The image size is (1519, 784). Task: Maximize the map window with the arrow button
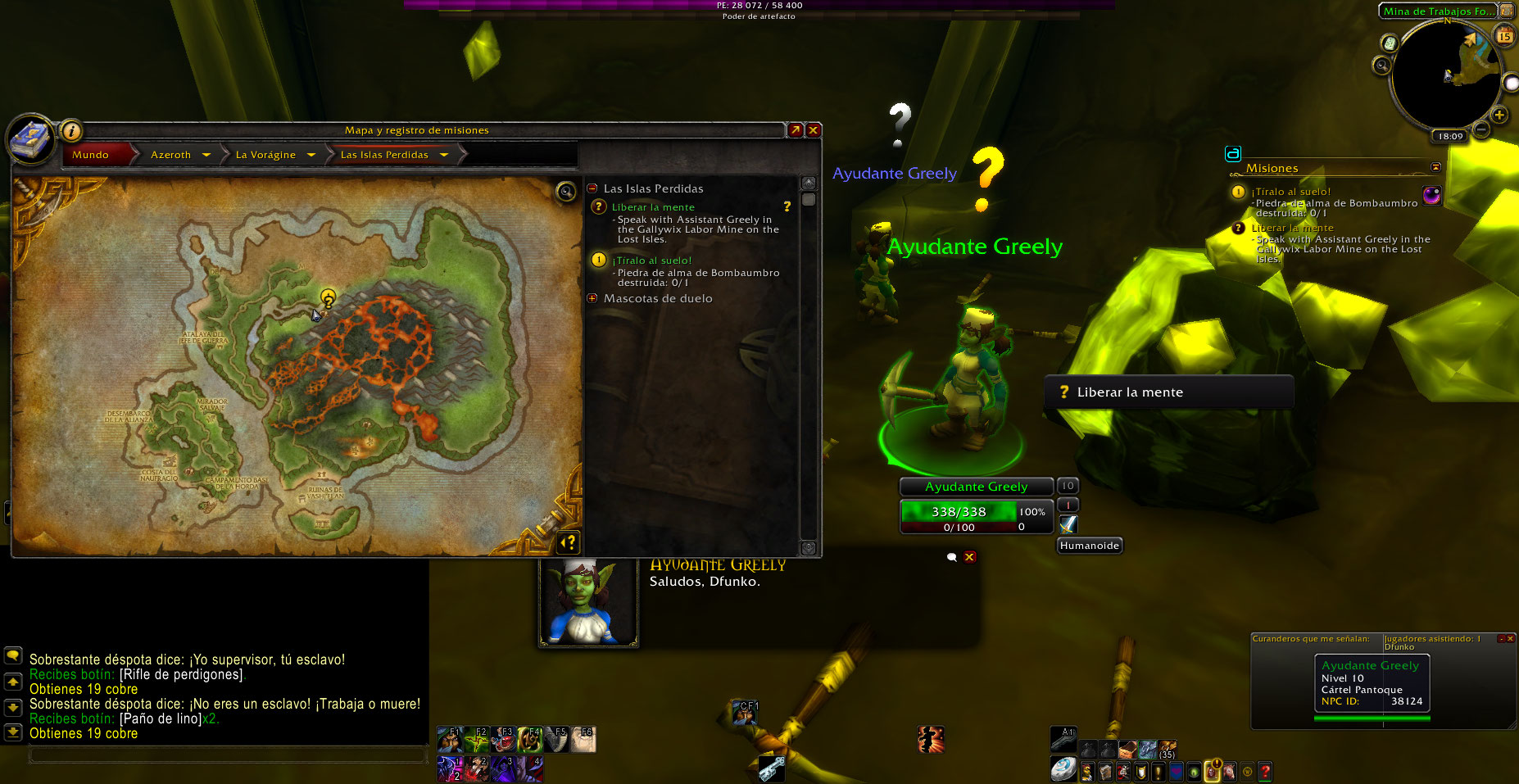795,130
